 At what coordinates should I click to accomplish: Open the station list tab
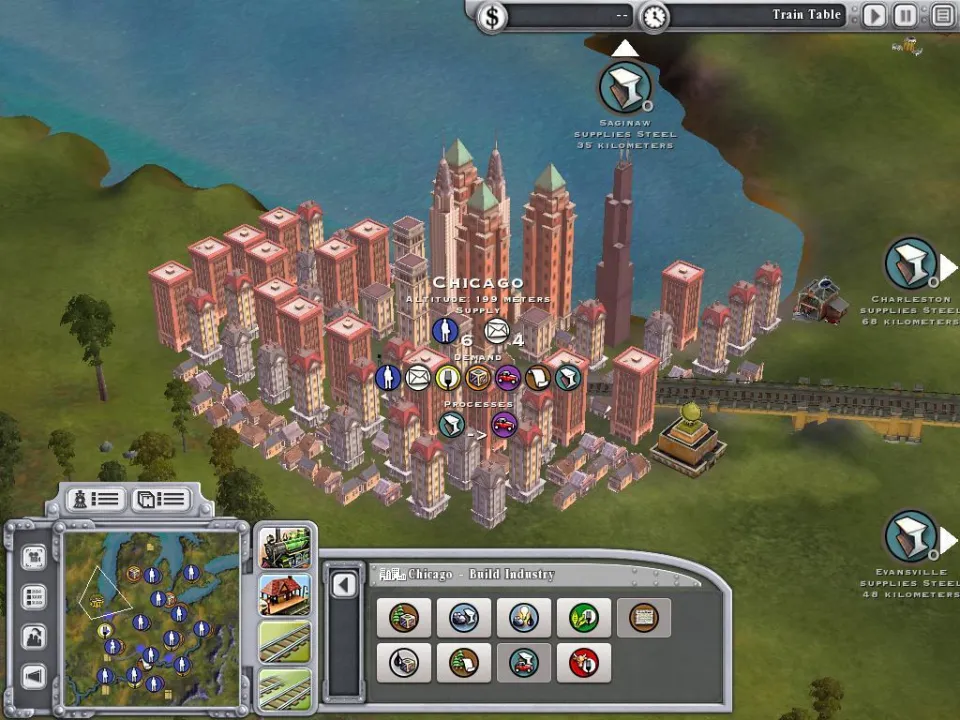[161, 498]
